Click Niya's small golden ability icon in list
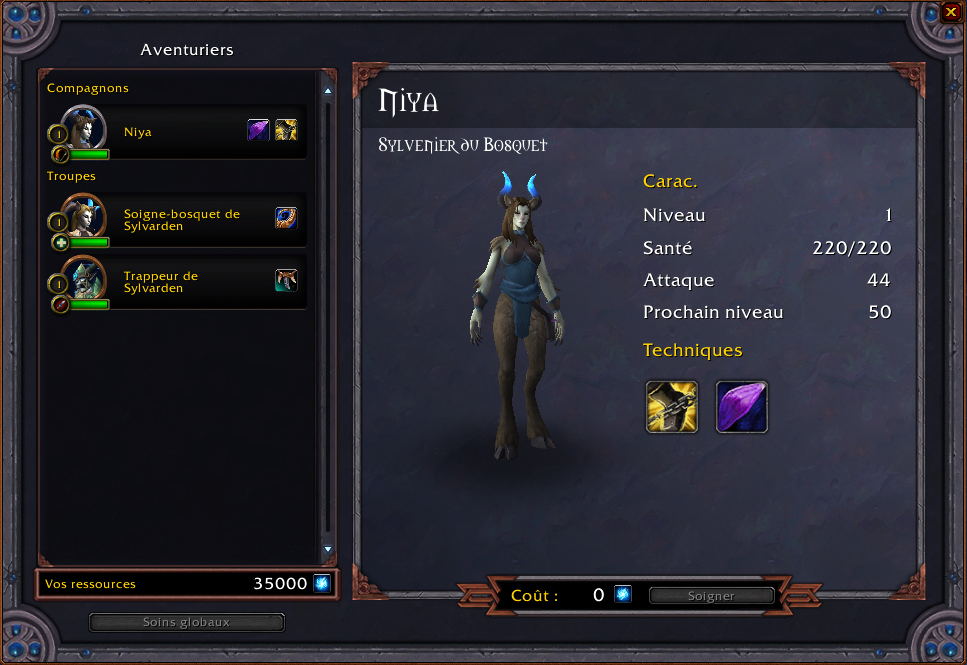 coord(286,130)
